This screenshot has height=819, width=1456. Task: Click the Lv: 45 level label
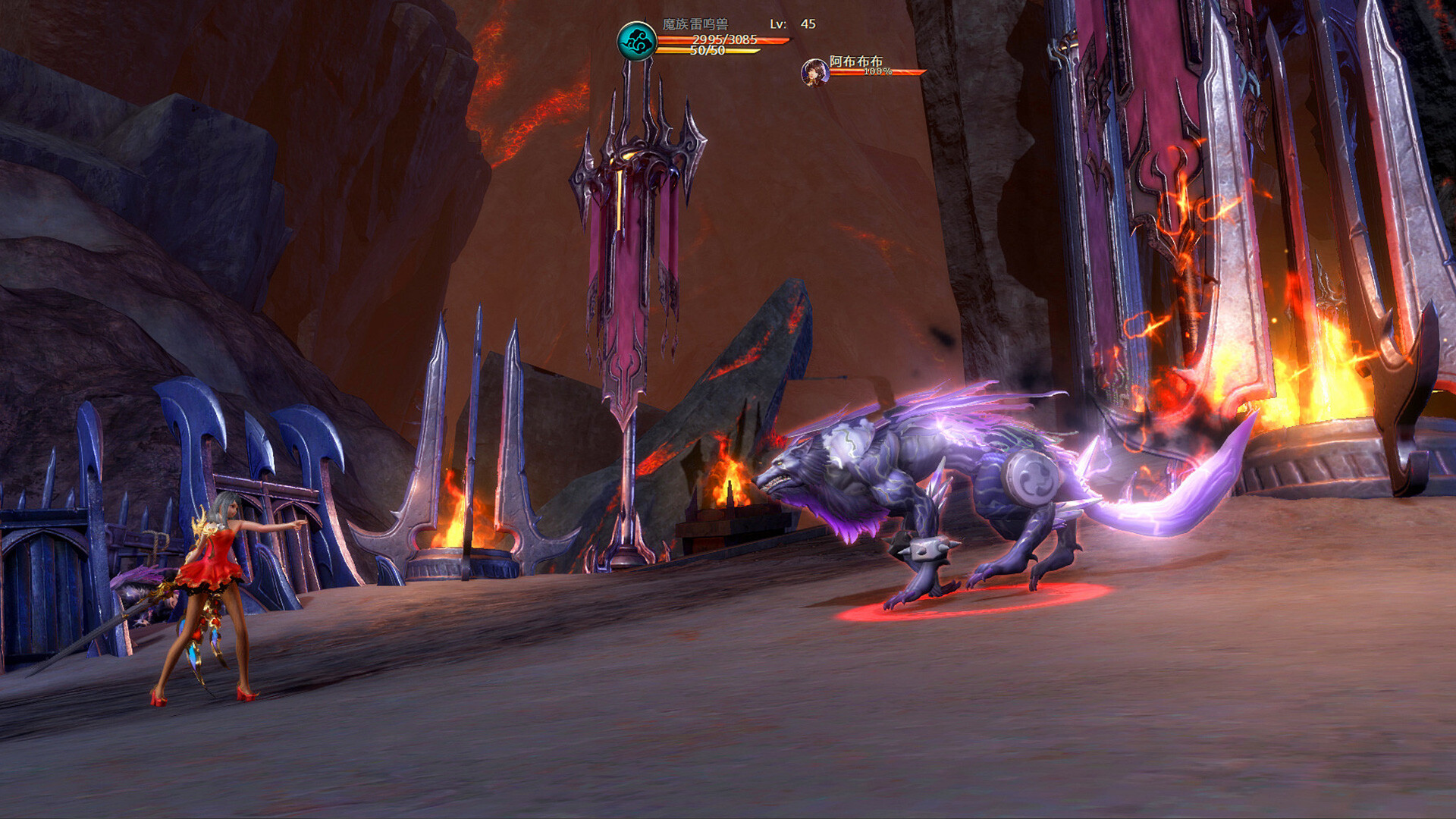[x=795, y=23]
